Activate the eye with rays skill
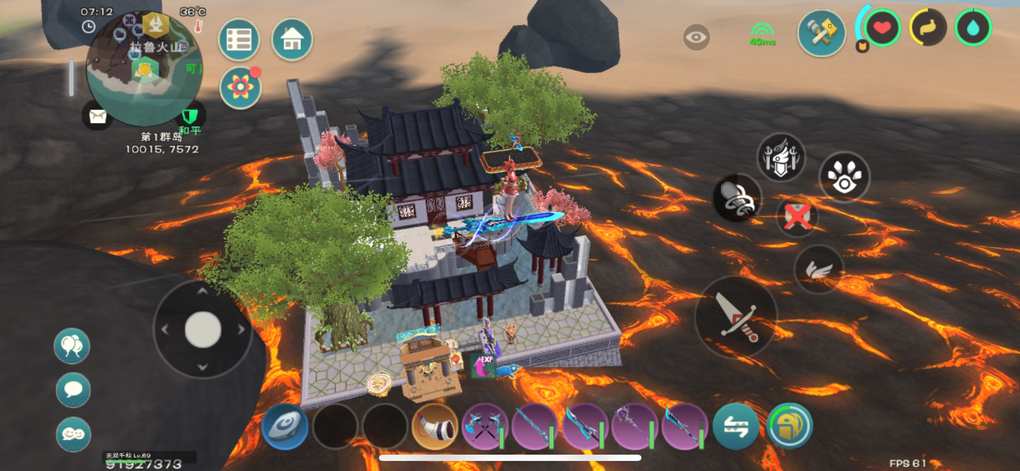The height and width of the screenshot is (471, 1020). click(844, 178)
